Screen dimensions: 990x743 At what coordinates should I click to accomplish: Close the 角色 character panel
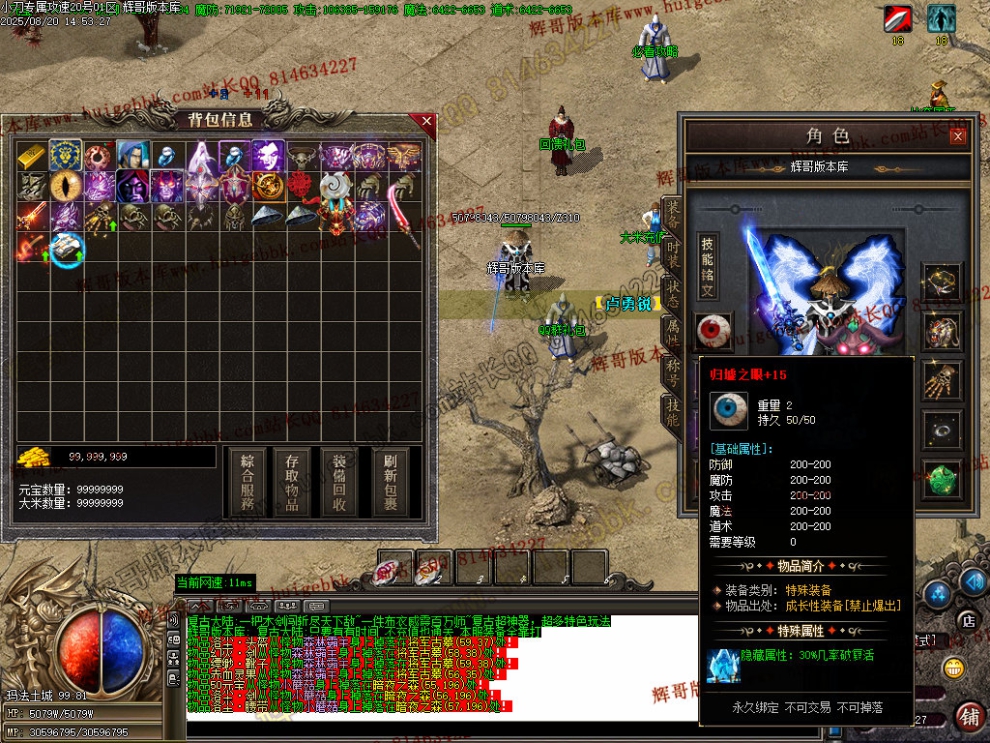(x=957, y=136)
